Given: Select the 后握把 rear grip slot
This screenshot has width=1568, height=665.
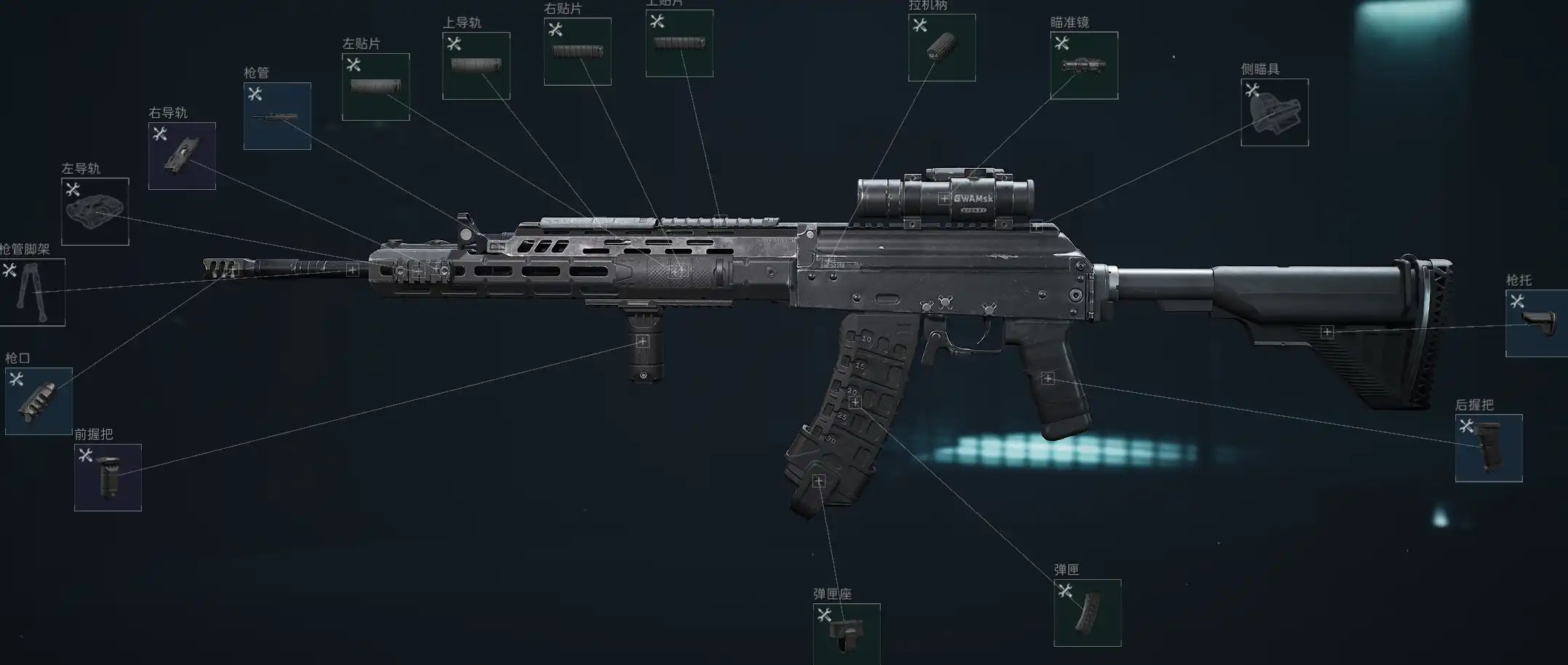Looking at the screenshot, I should pos(1489,448).
